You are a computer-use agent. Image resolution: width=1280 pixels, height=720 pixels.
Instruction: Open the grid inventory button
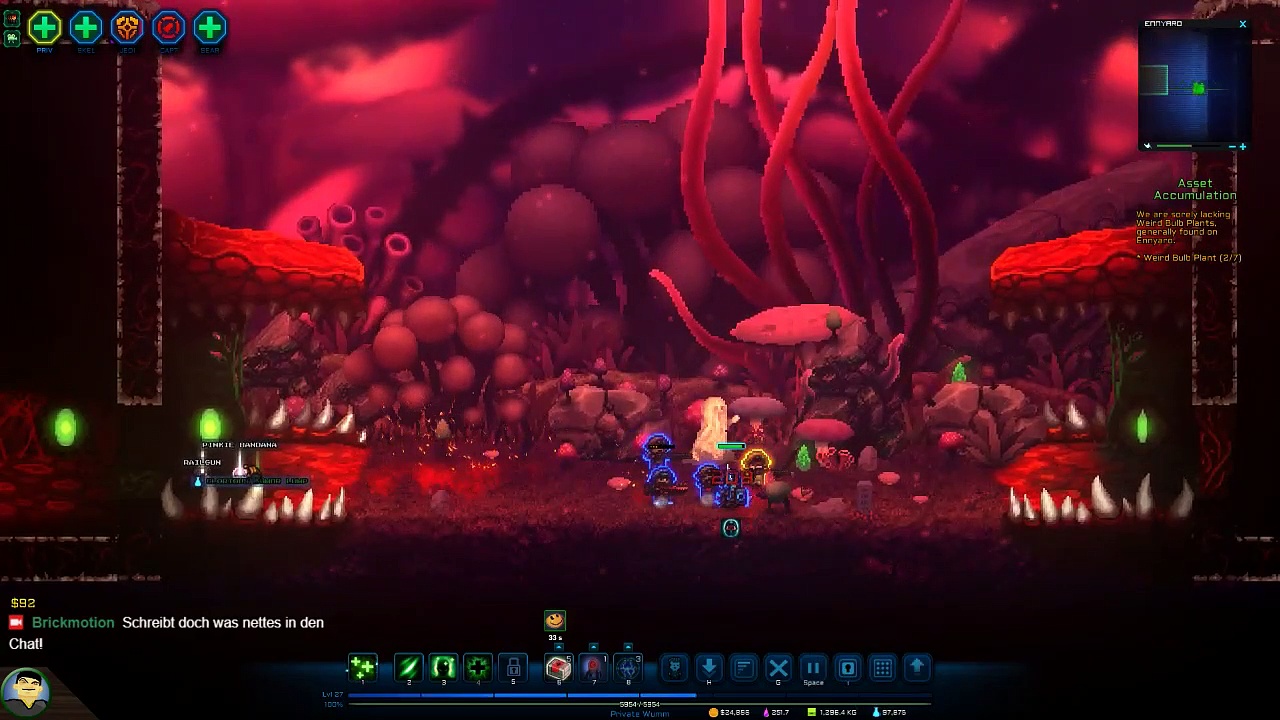[882, 667]
